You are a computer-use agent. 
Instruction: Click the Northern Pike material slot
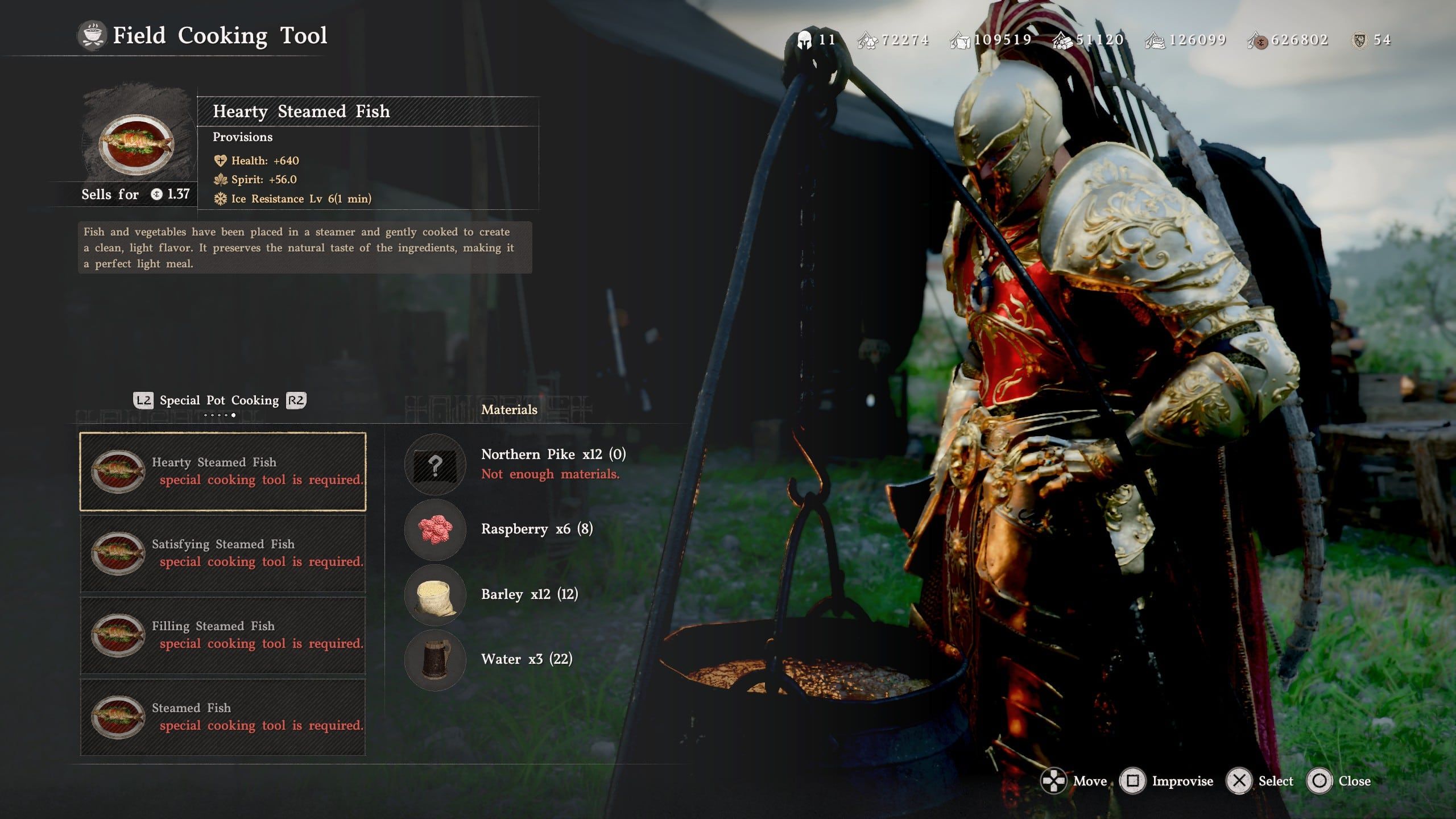[x=435, y=465]
